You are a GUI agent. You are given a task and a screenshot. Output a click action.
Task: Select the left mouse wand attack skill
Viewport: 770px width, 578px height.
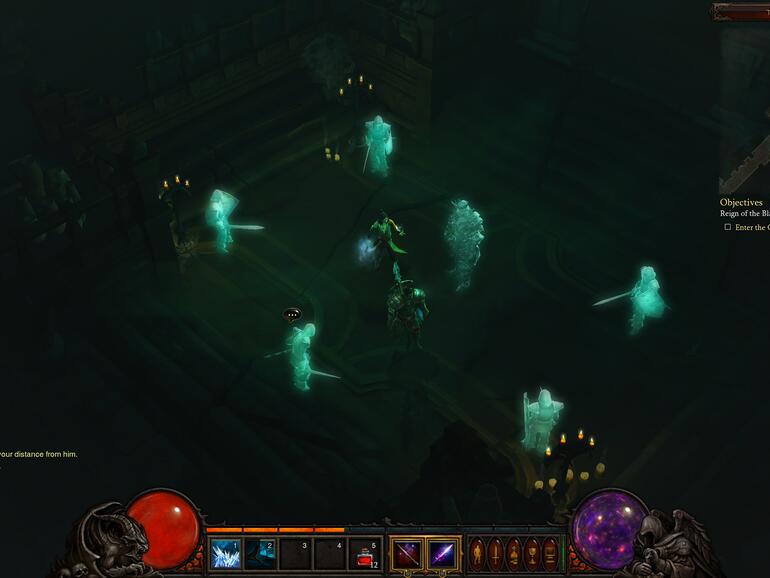tap(407, 554)
